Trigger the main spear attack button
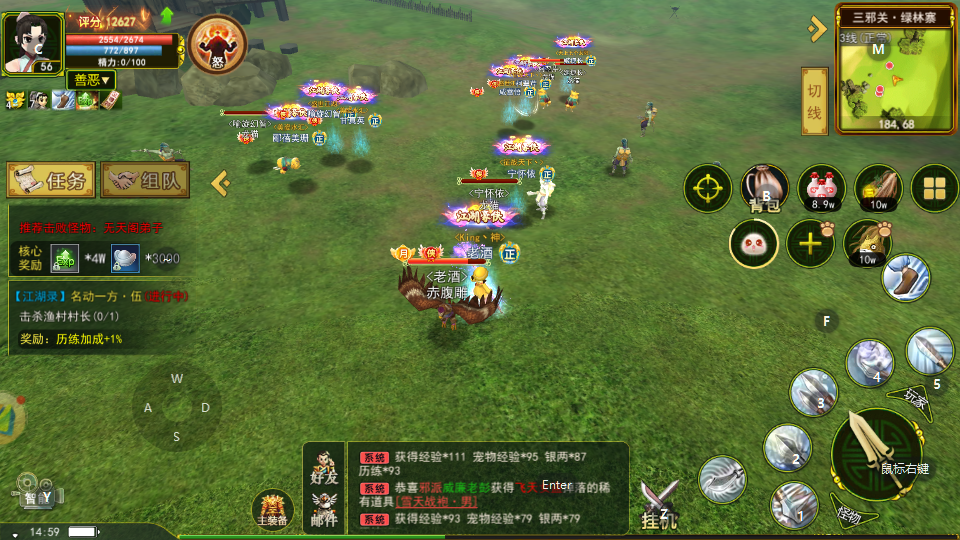960x540 pixels. [x=877, y=452]
